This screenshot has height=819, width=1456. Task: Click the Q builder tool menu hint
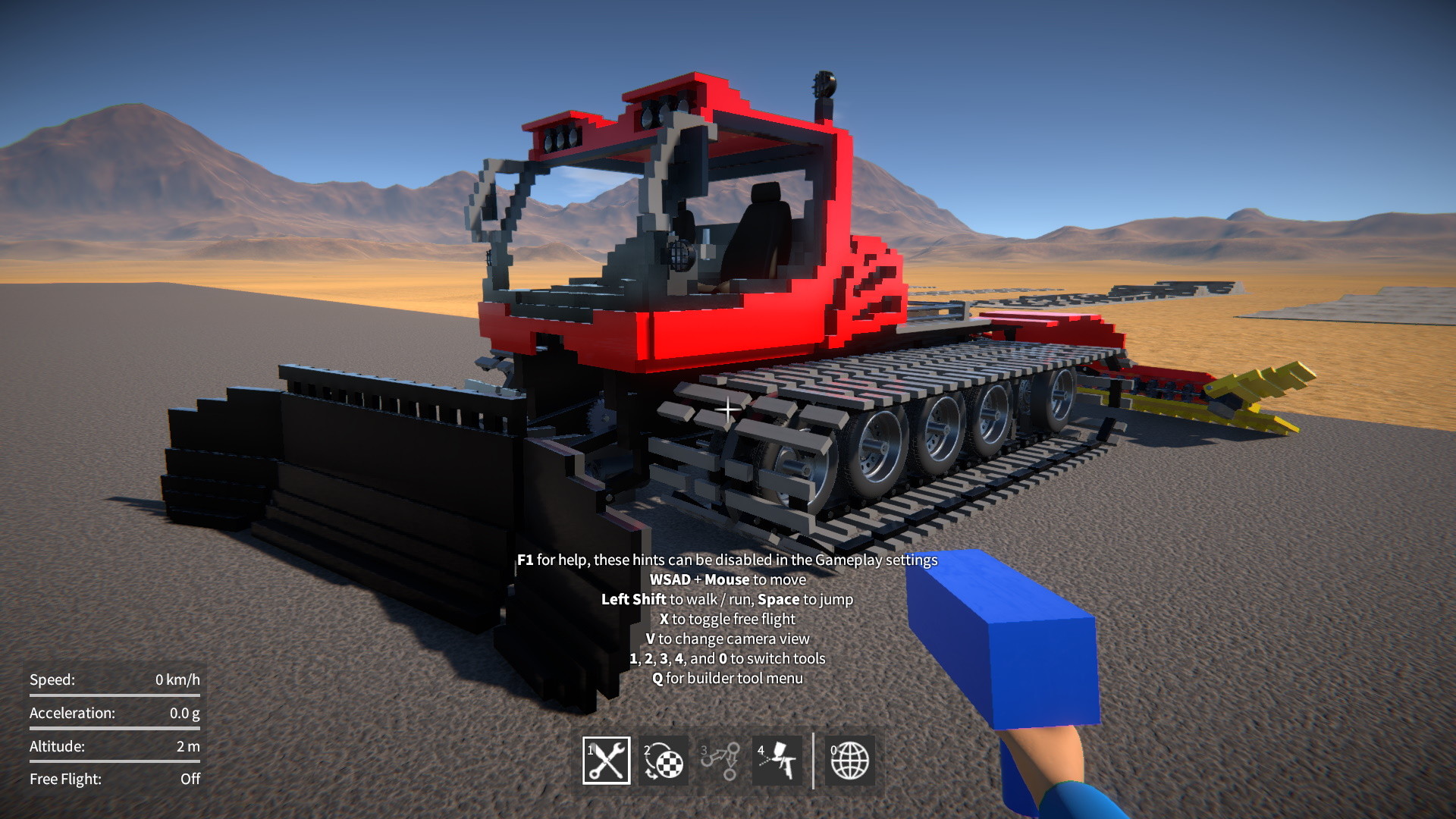726,679
